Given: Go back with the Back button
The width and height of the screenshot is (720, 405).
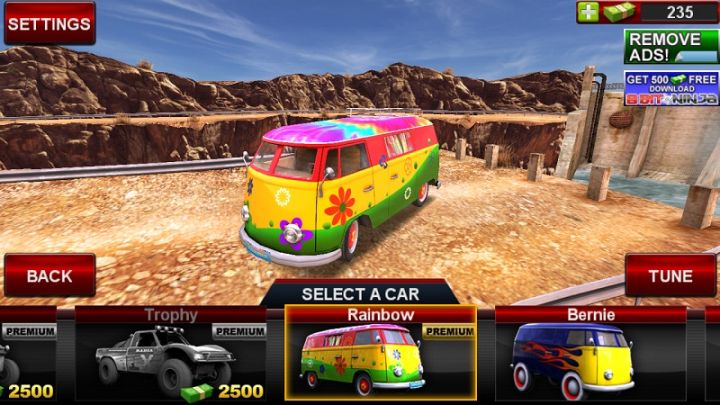Looking at the screenshot, I should pos(49,275).
